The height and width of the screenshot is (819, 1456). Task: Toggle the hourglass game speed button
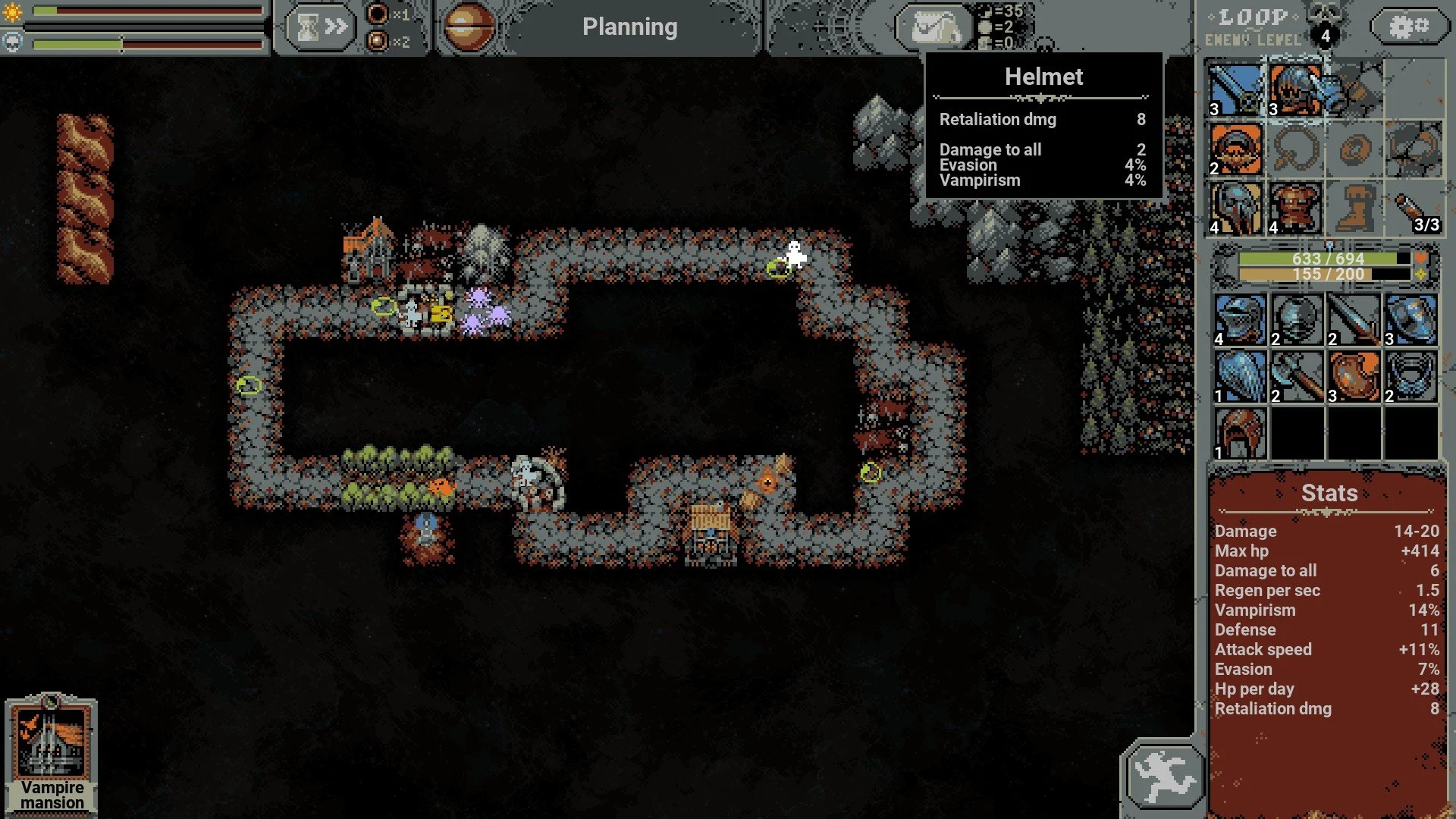pos(319,27)
